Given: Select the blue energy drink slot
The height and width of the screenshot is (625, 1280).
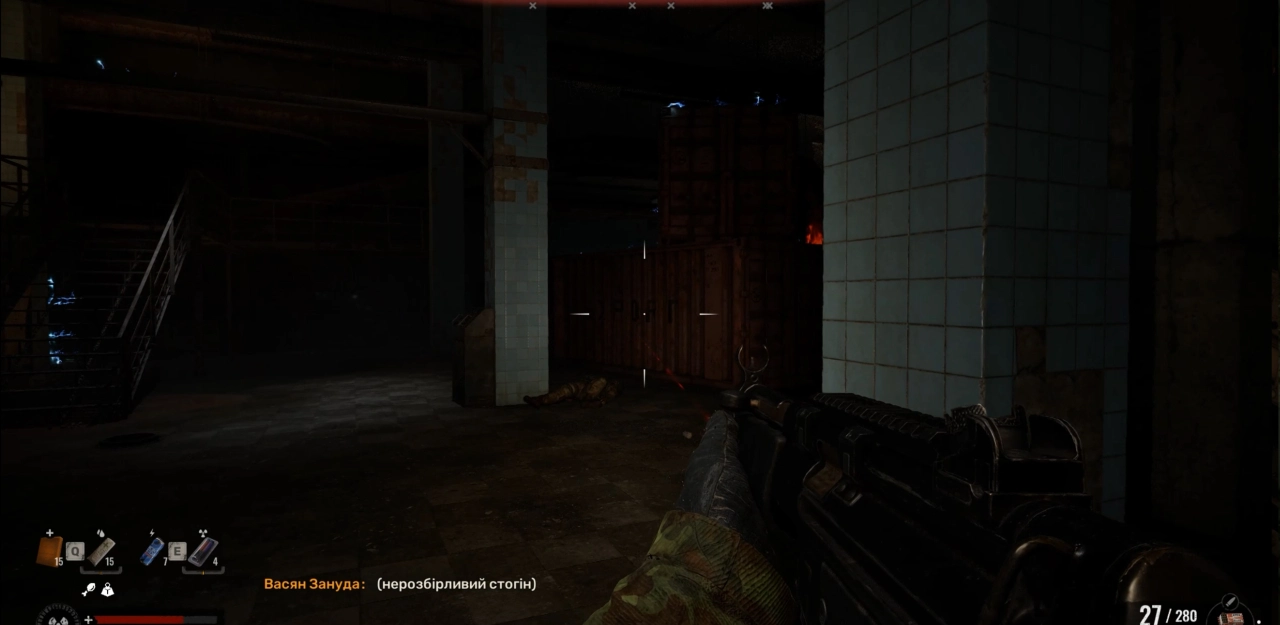Looking at the screenshot, I should [152, 551].
